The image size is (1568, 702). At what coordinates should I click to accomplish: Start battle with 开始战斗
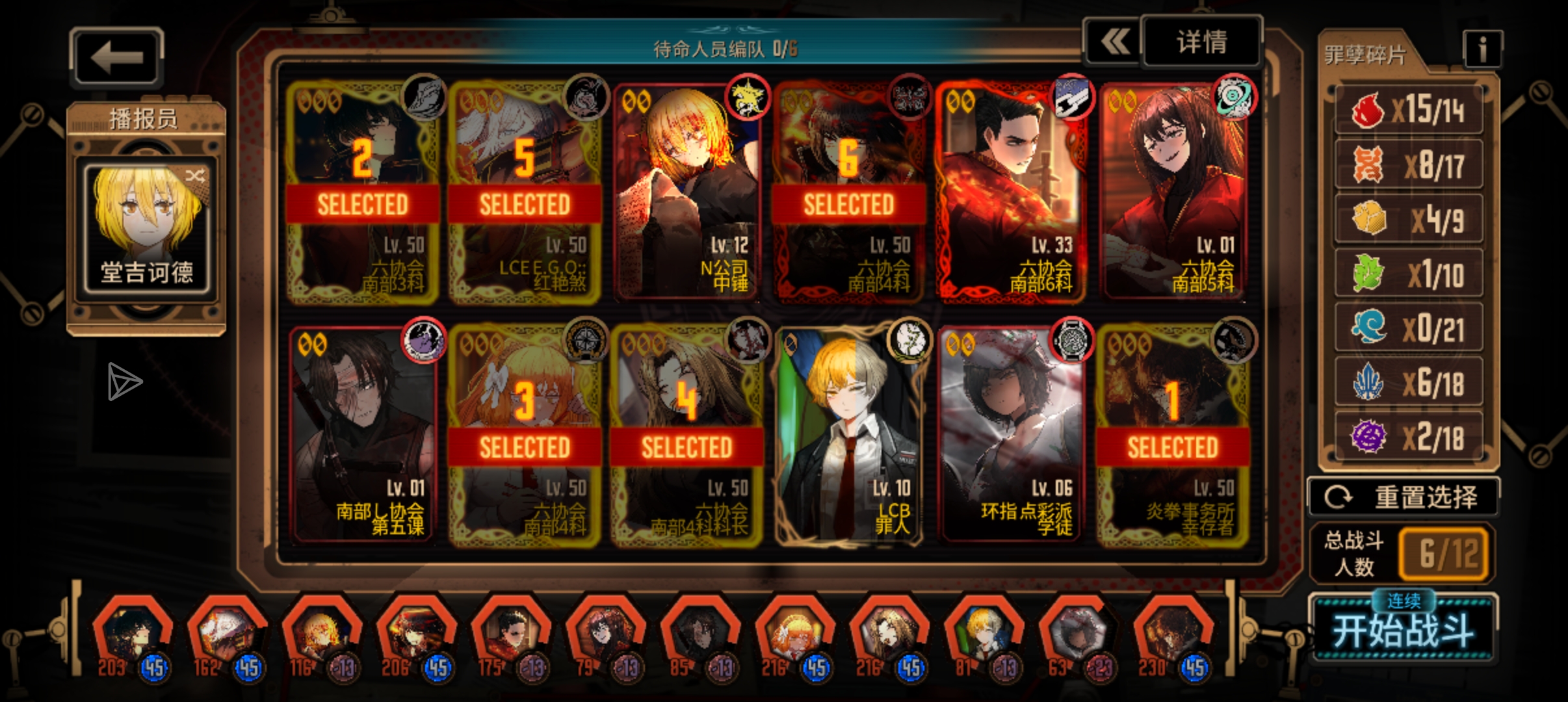point(1403,629)
